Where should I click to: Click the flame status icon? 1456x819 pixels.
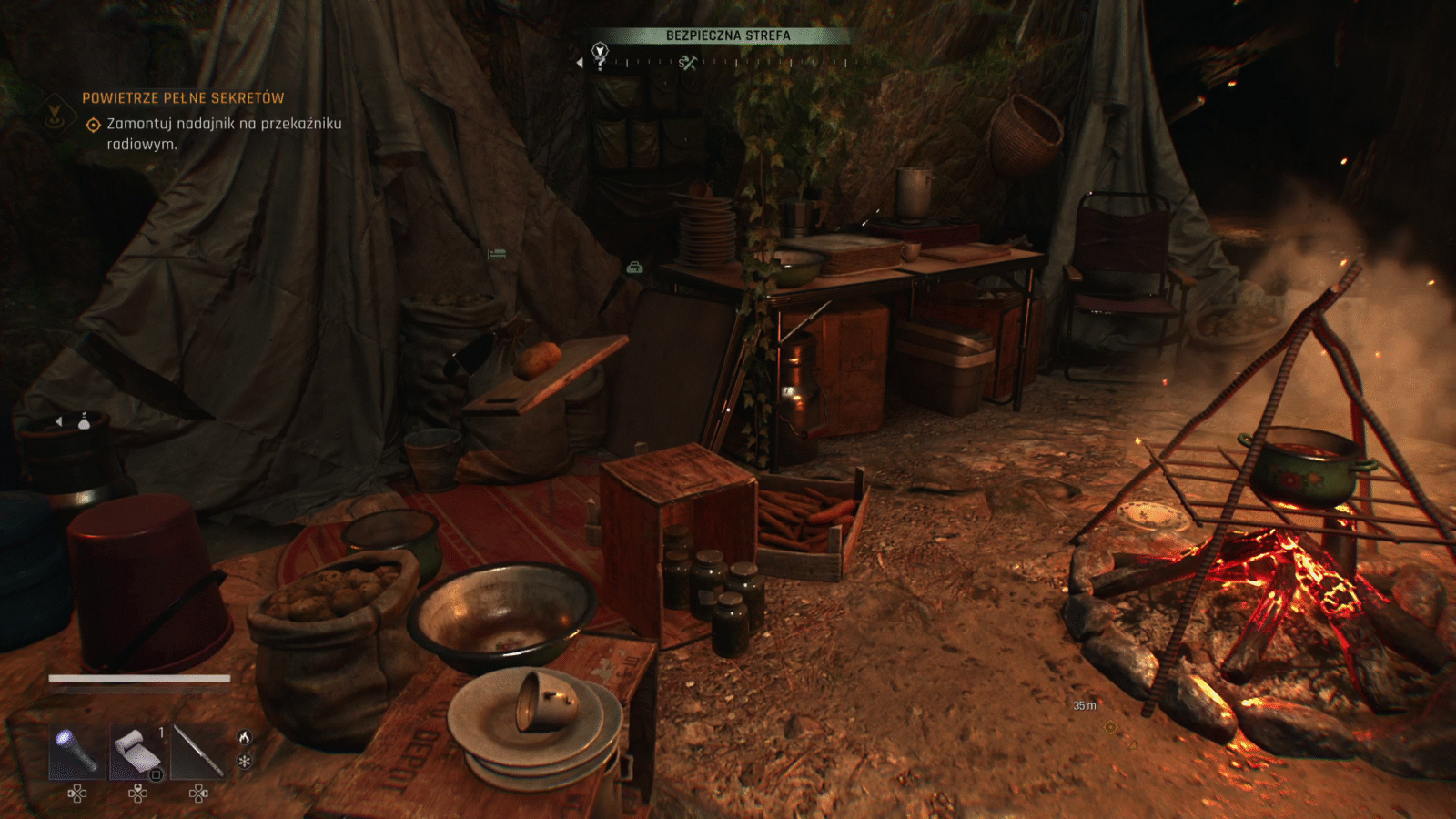pos(244,737)
